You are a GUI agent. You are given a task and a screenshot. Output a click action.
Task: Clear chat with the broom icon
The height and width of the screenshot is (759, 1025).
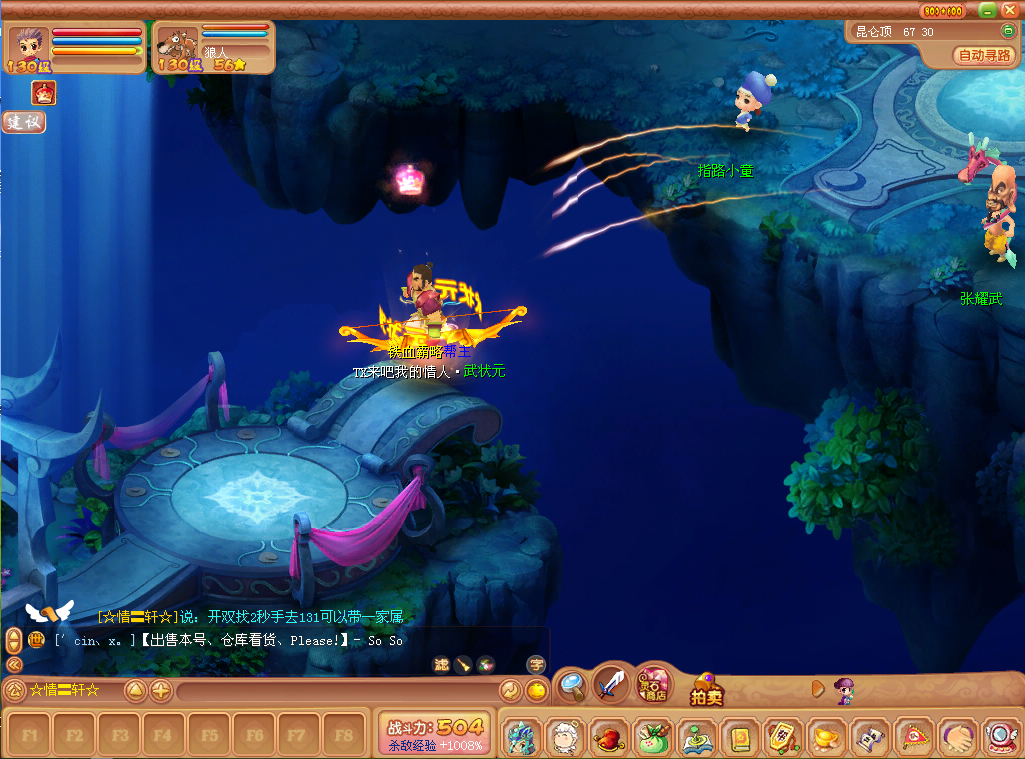click(x=463, y=665)
